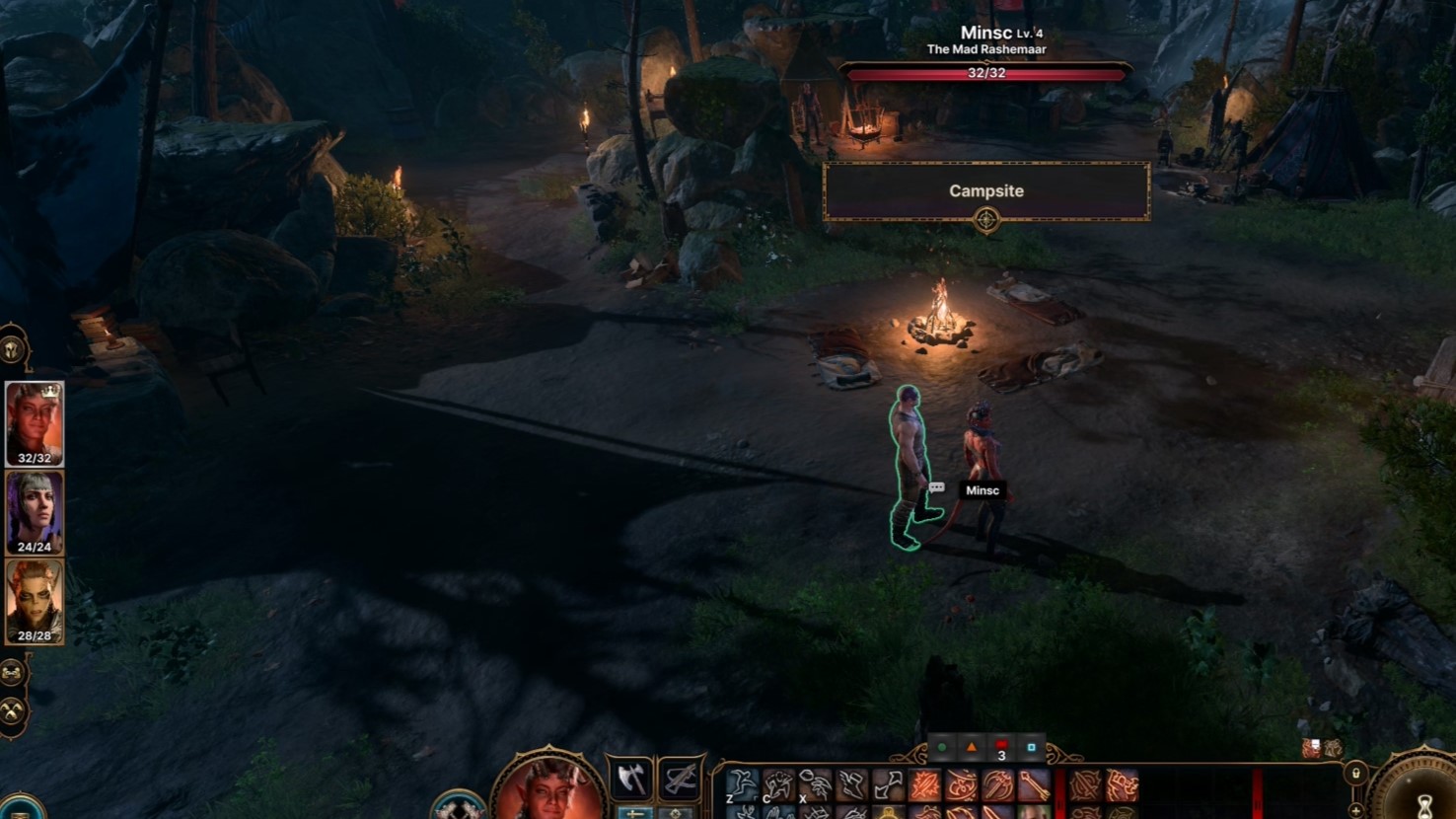Click the crossed tools icon below portraits

[x=12, y=710]
